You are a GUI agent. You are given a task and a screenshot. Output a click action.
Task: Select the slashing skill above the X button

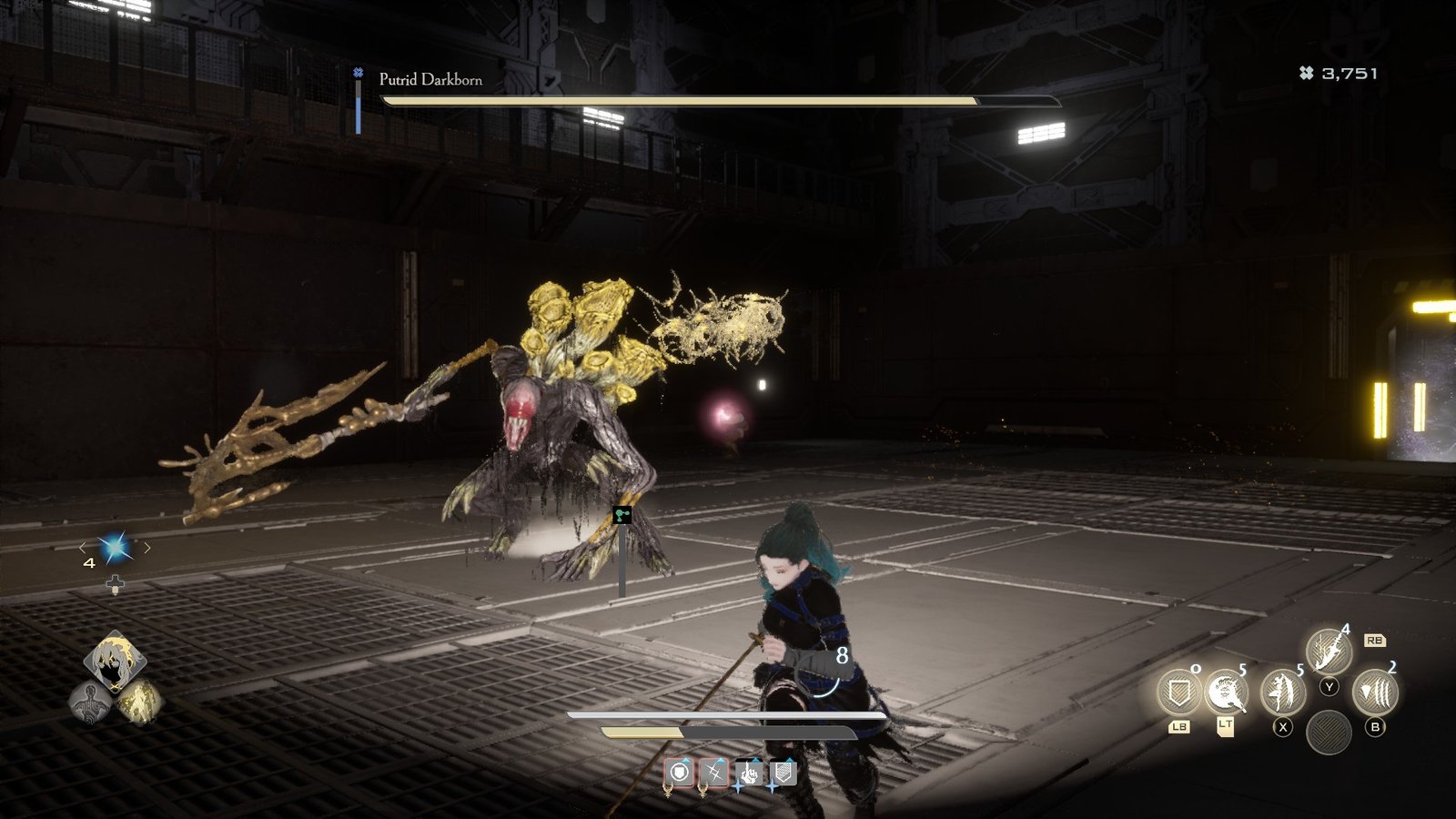tap(1280, 692)
